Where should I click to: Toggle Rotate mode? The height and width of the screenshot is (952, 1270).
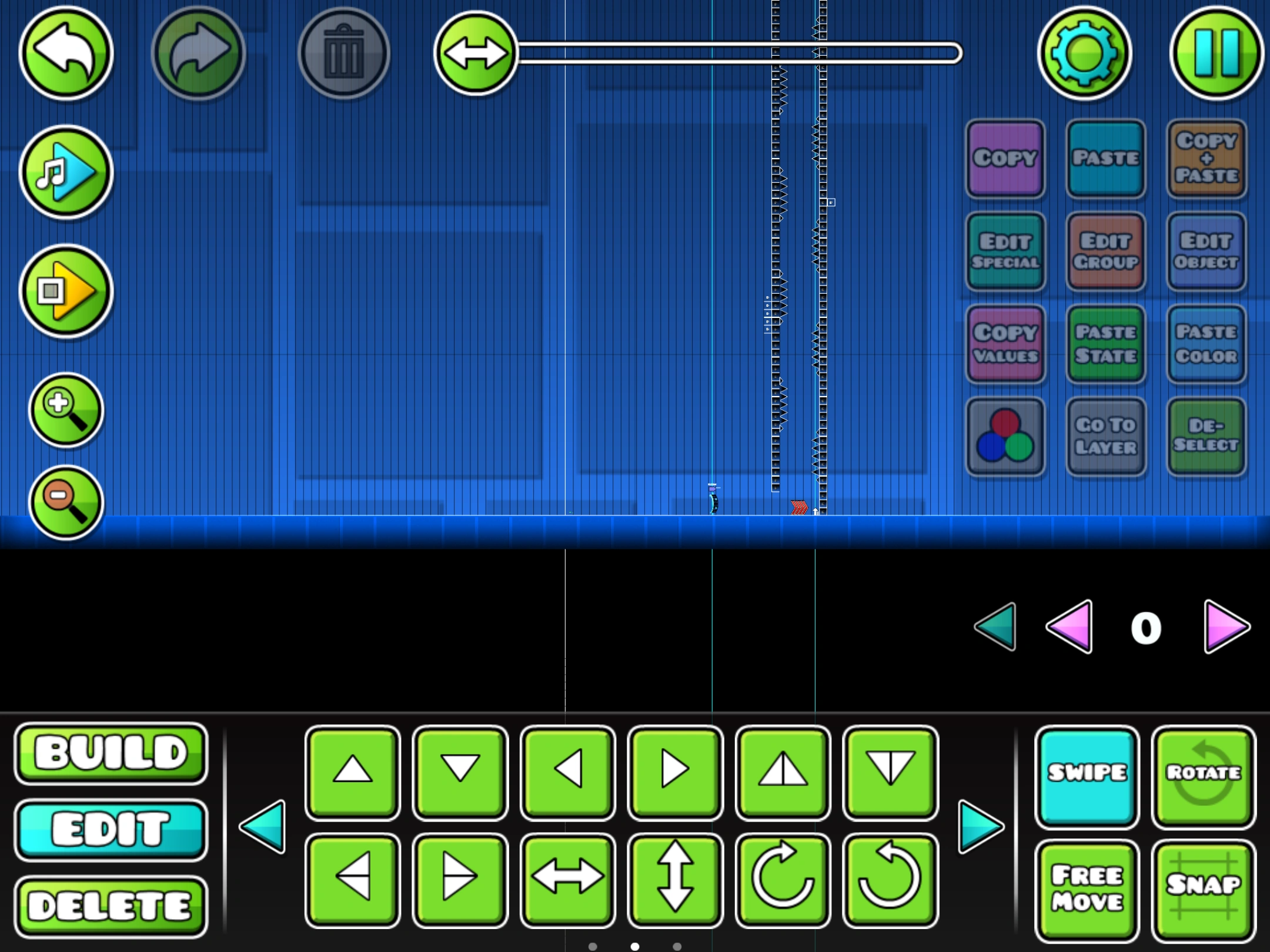(1204, 775)
